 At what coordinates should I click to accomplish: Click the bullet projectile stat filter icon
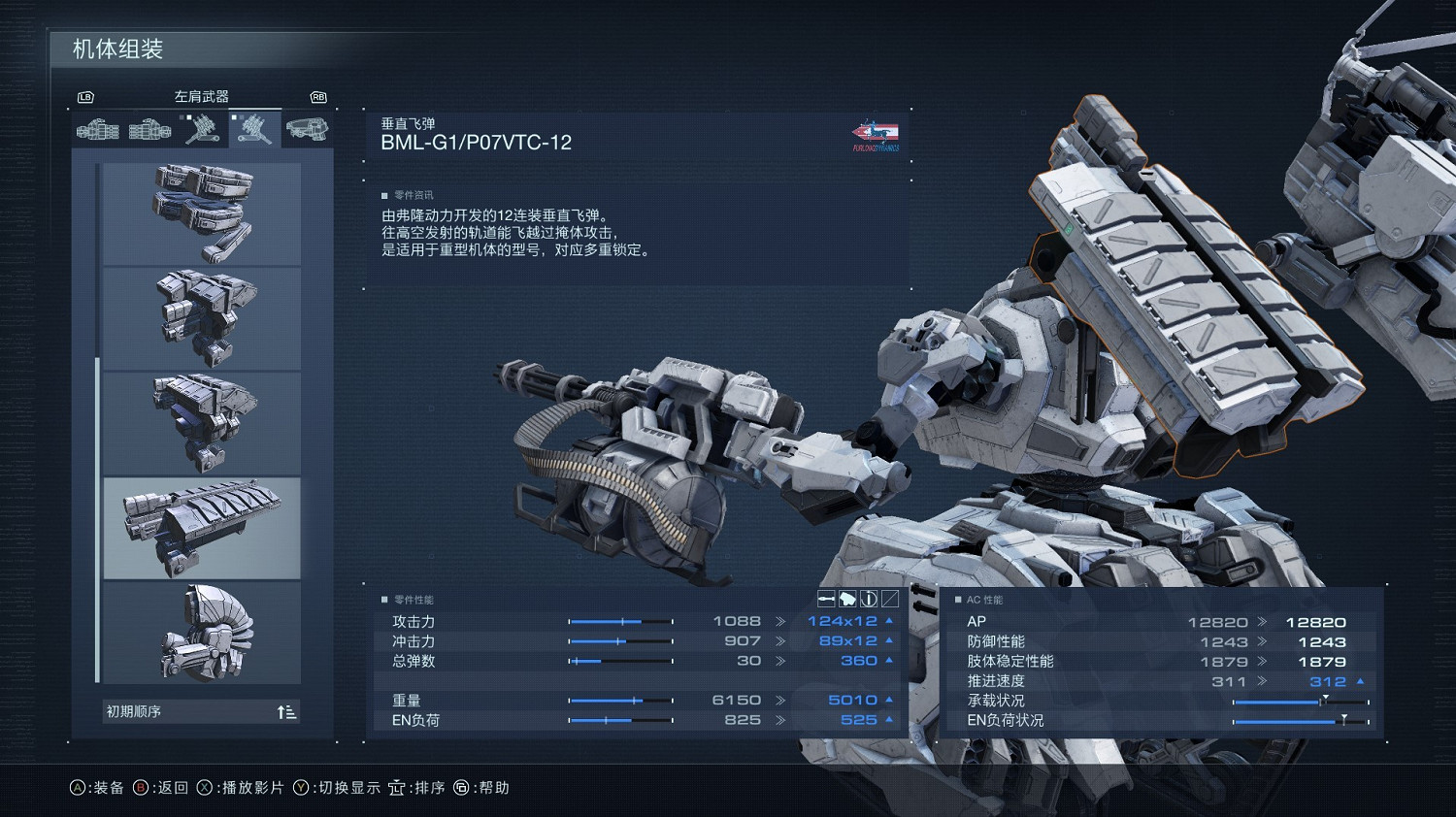coord(825,599)
